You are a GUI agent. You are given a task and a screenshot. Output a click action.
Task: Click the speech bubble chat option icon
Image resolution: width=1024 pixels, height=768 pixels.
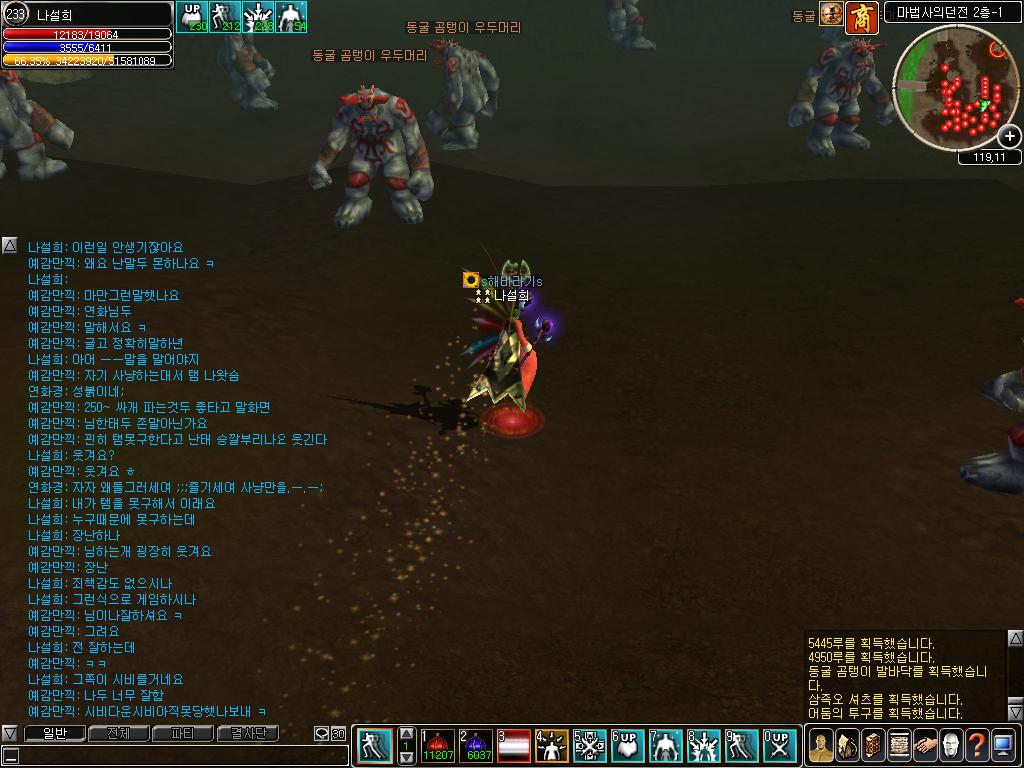(x=322, y=733)
